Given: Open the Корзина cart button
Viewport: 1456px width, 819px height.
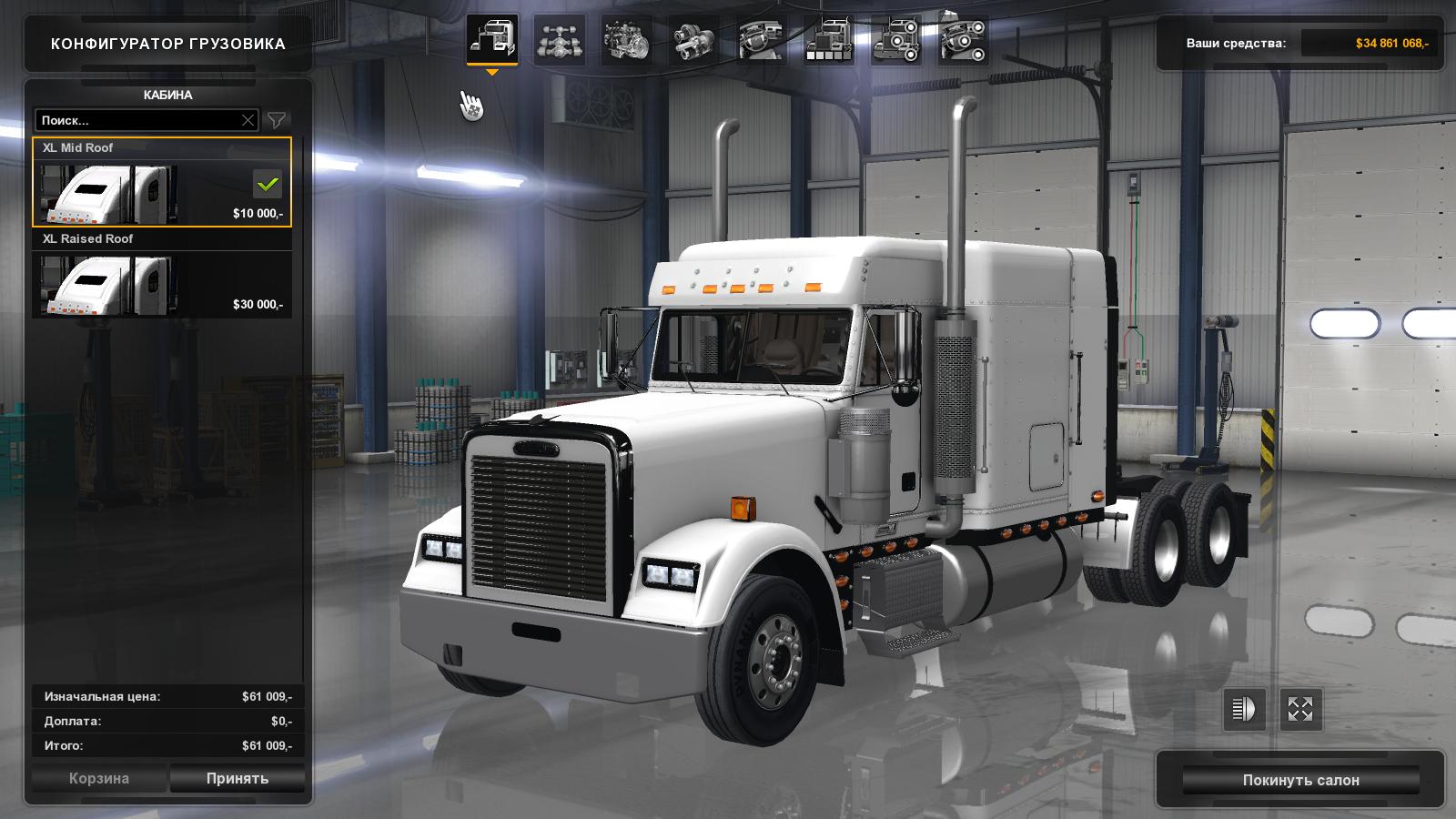Looking at the screenshot, I should tap(99, 779).
